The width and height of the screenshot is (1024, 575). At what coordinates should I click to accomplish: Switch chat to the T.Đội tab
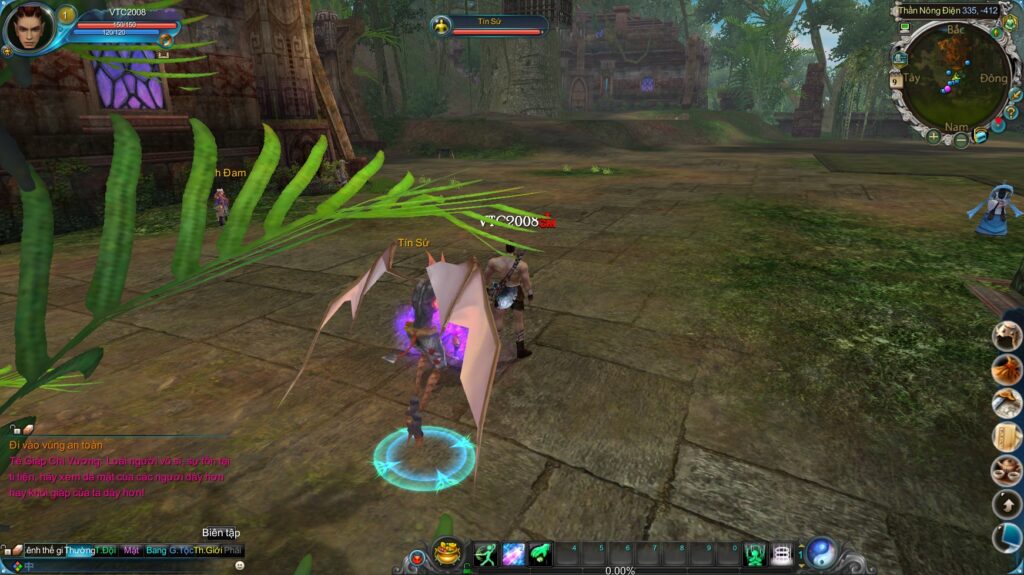coord(106,550)
